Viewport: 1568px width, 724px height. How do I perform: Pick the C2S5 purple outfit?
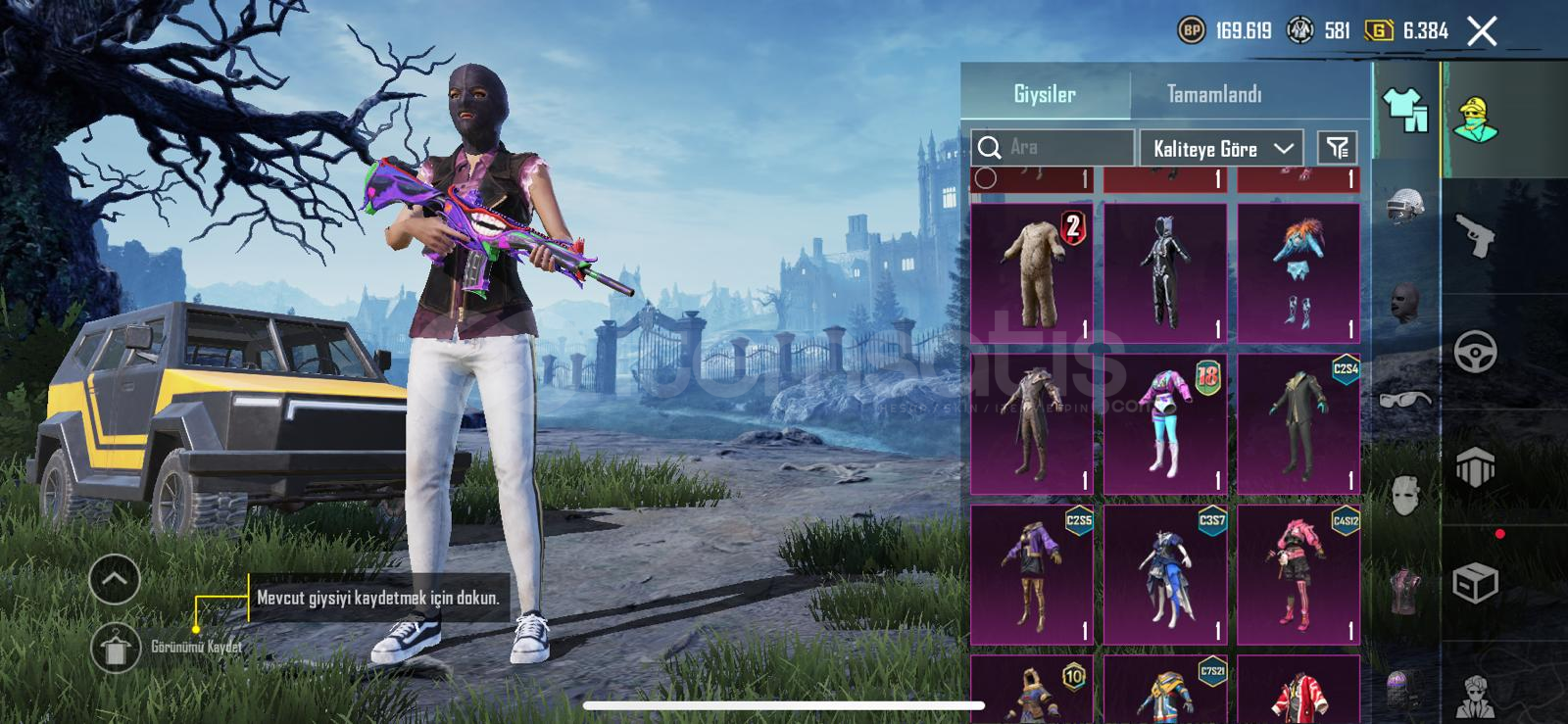click(x=1031, y=574)
